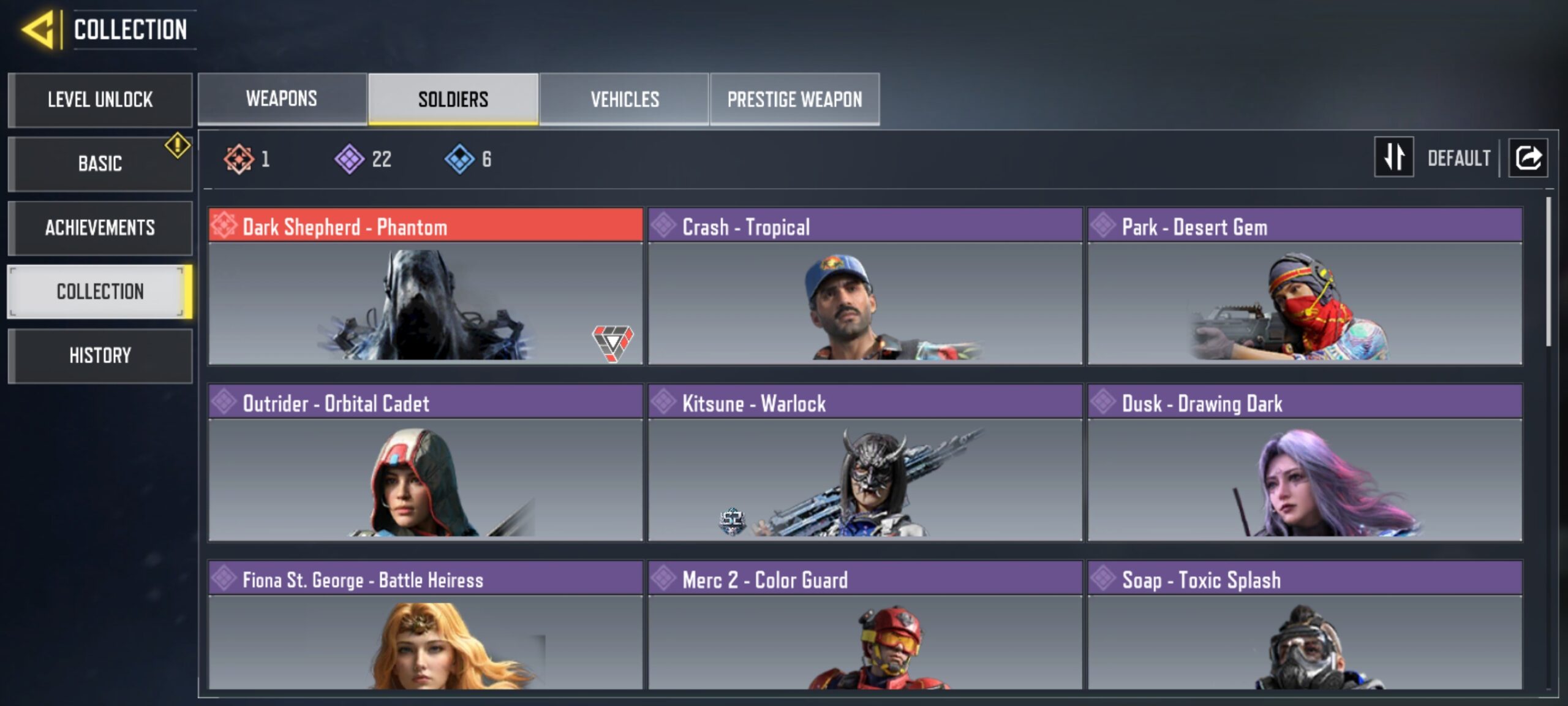Switch to the Vehicles tab
1568x706 pixels.
coord(625,98)
